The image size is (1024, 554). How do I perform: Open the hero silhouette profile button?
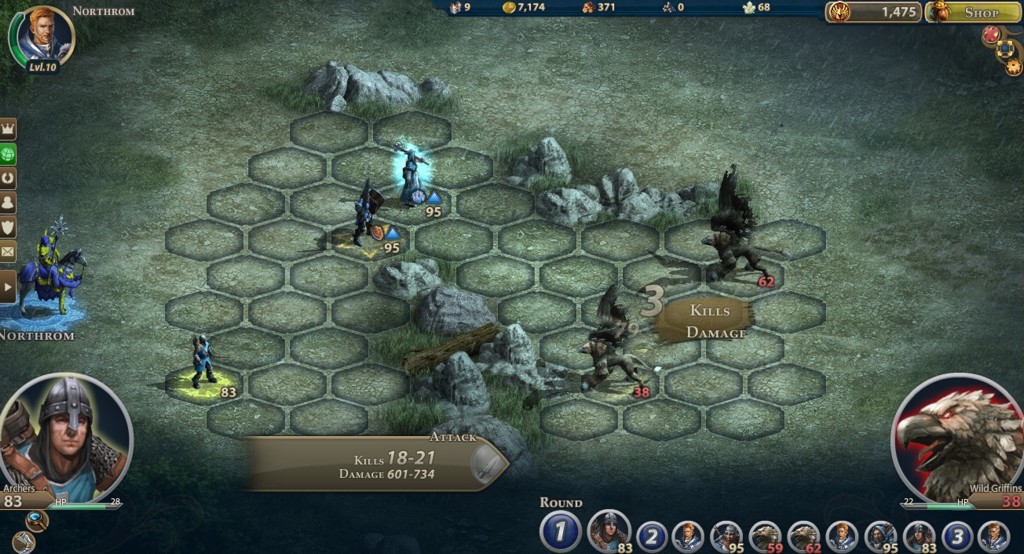tap(9, 203)
